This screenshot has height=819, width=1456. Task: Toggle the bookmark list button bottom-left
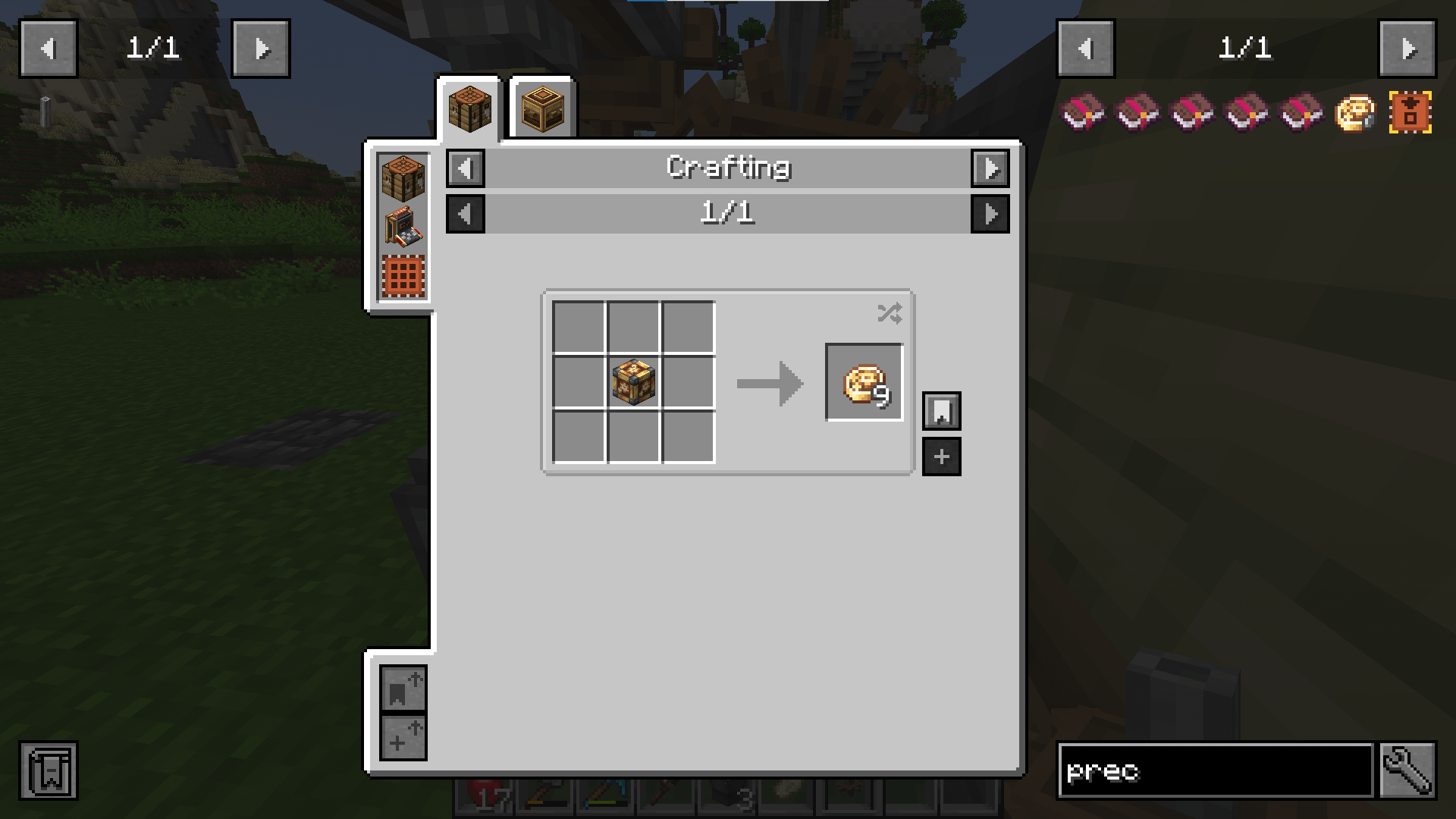pyautogui.click(x=49, y=771)
